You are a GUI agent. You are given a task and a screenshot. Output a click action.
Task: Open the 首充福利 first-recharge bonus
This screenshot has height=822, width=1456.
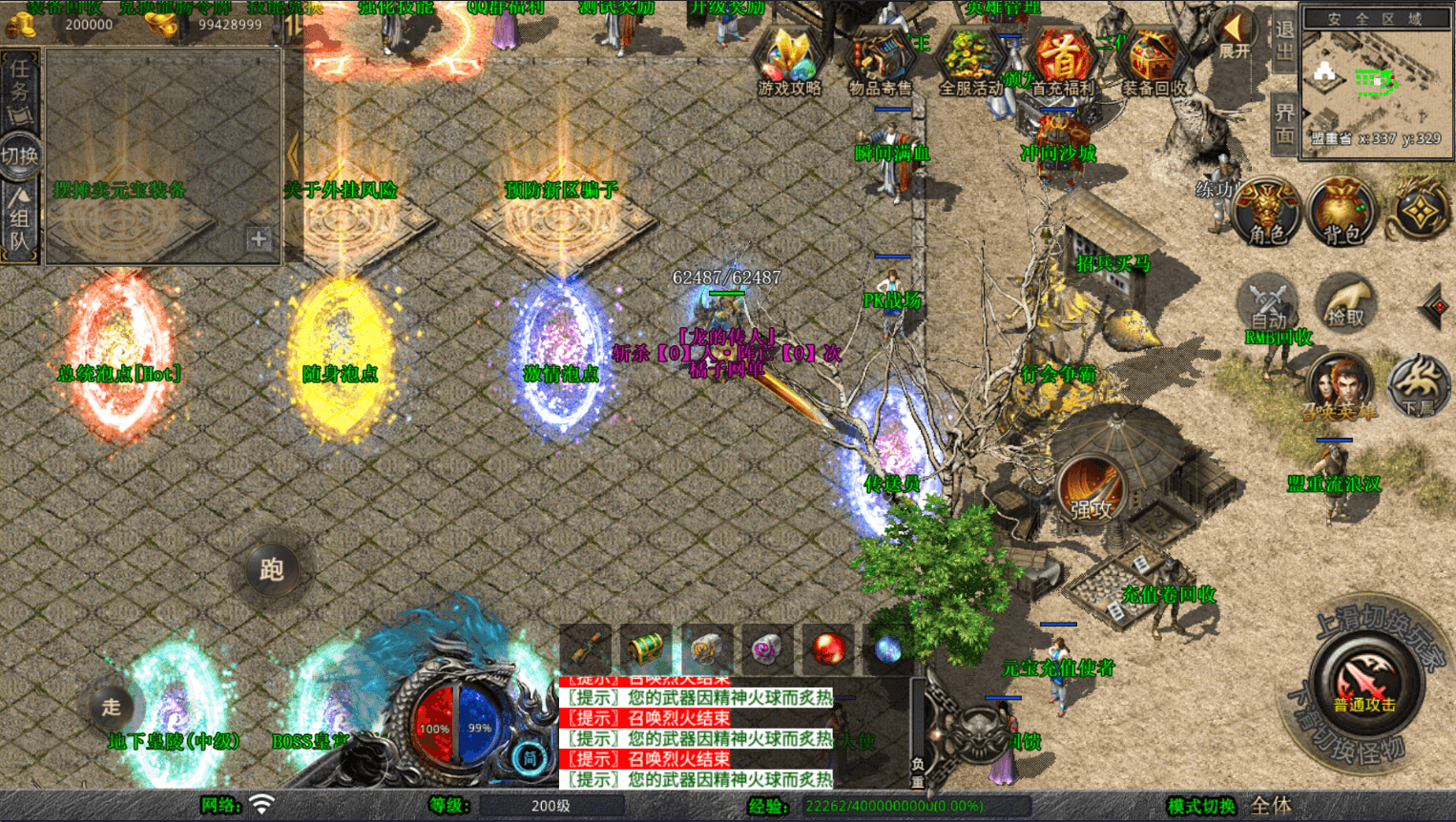1062,60
